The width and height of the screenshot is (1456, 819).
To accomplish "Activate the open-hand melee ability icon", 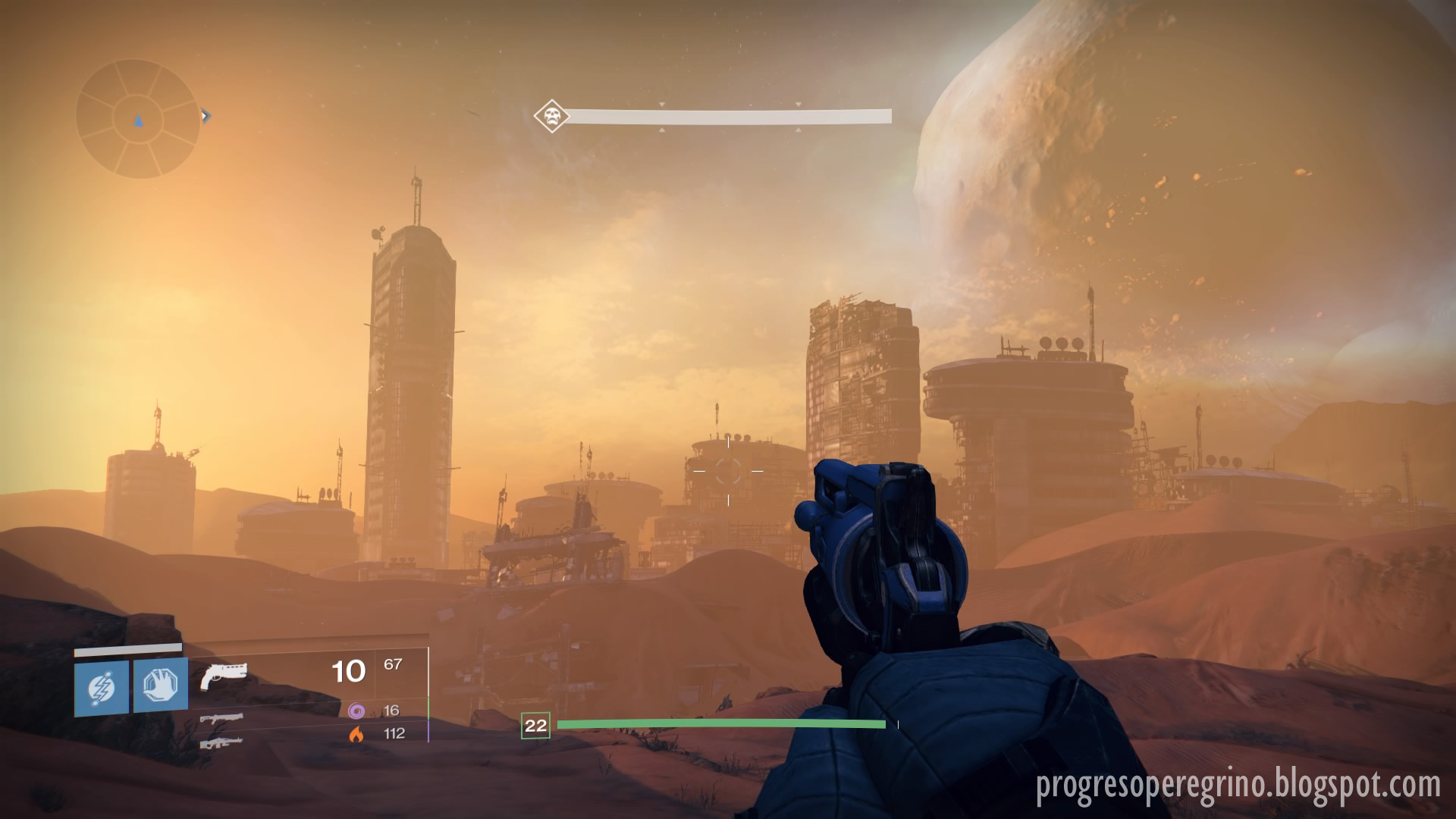I will click(x=161, y=687).
